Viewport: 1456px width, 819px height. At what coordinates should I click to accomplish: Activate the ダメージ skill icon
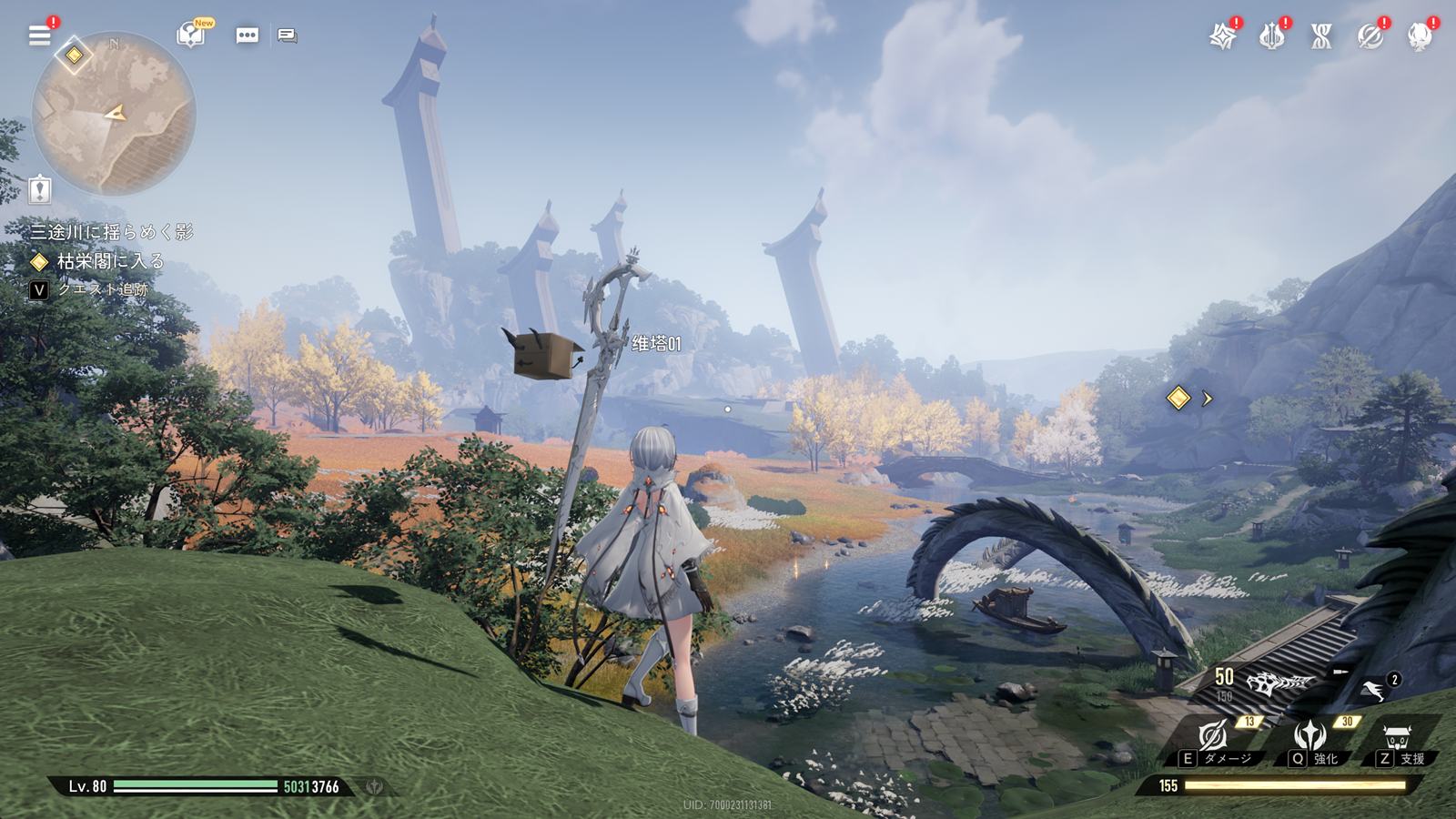click(x=1215, y=736)
